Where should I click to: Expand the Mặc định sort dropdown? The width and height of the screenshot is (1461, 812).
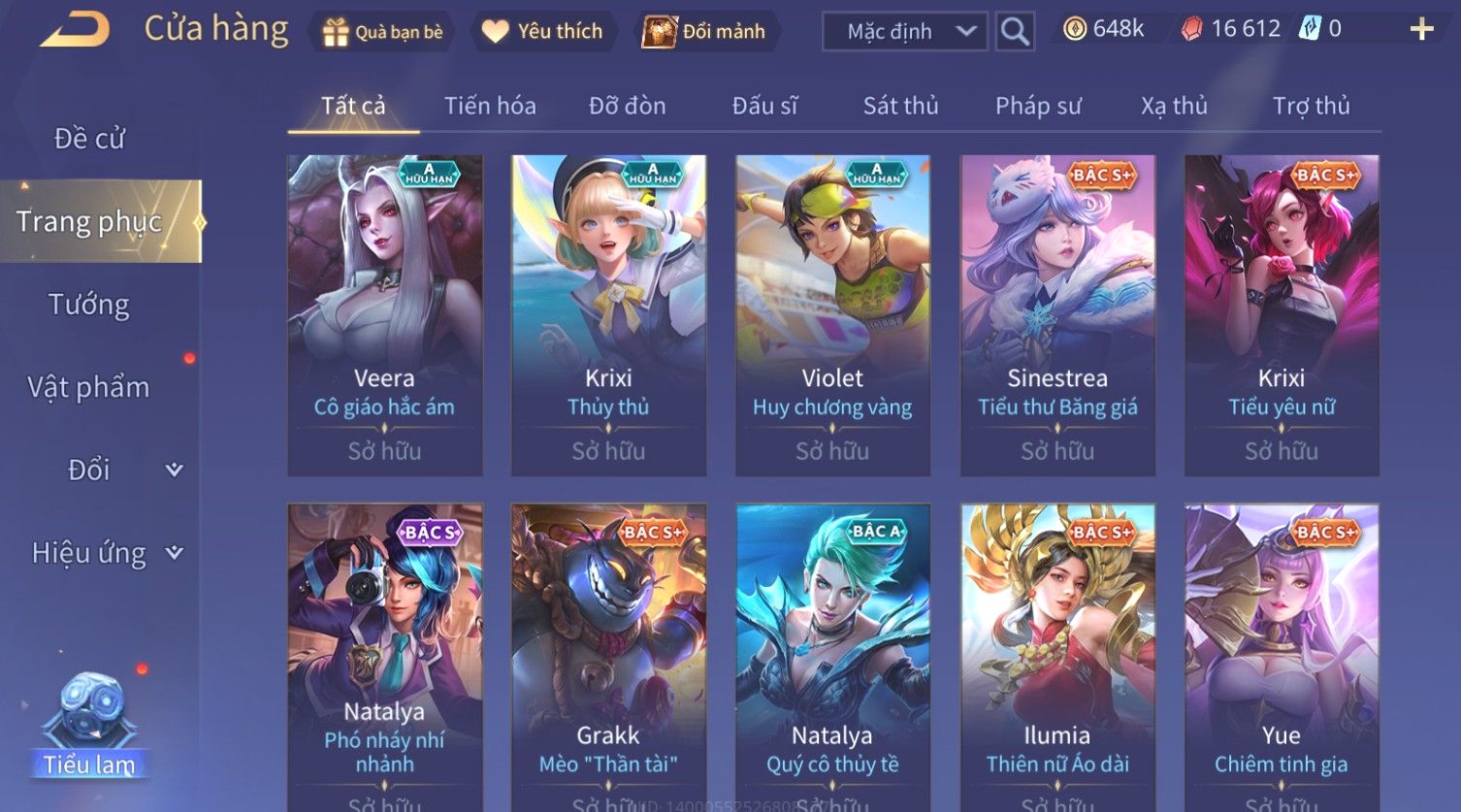click(904, 32)
